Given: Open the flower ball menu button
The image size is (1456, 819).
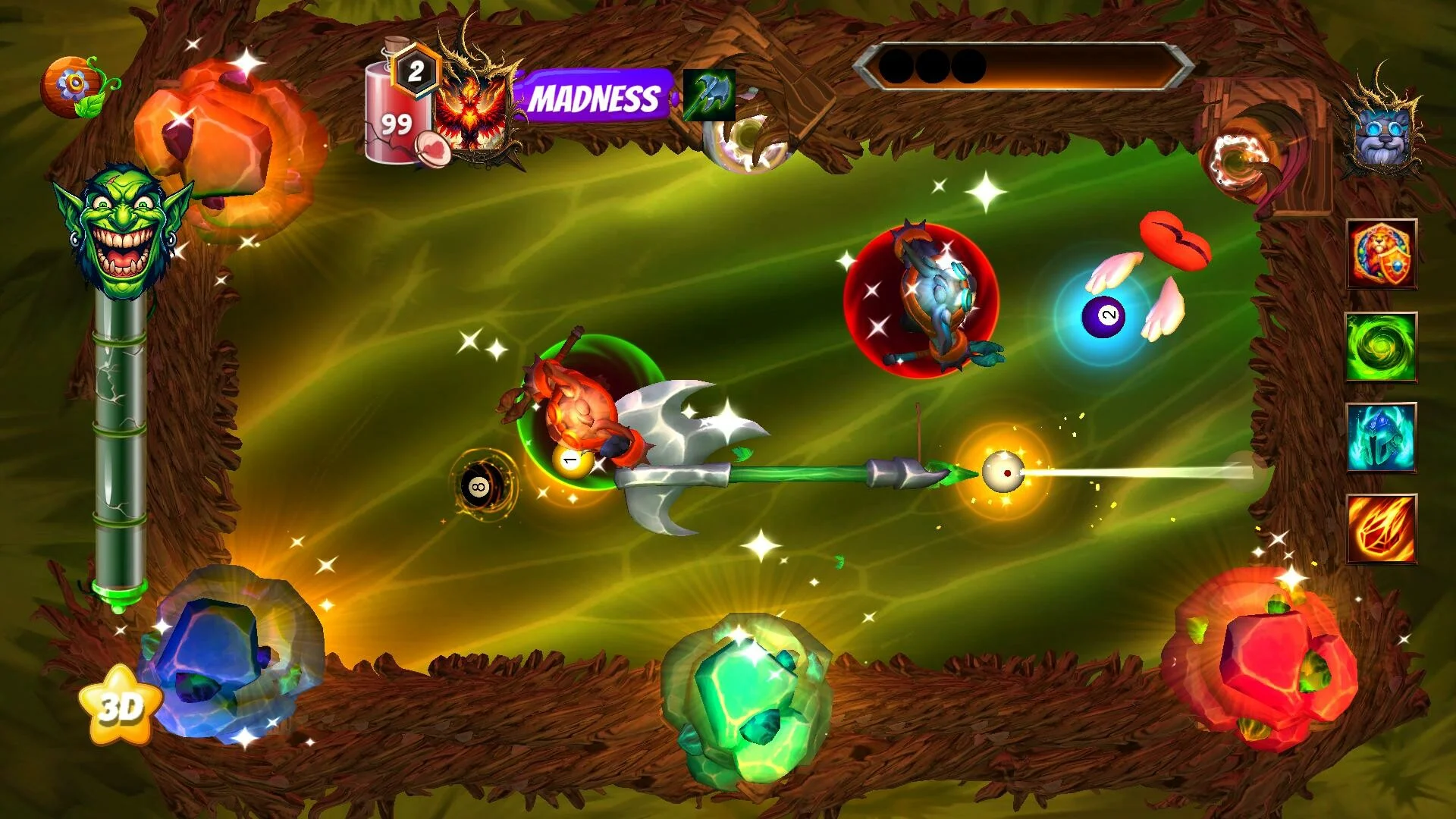Looking at the screenshot, I should tap(77, 87).
